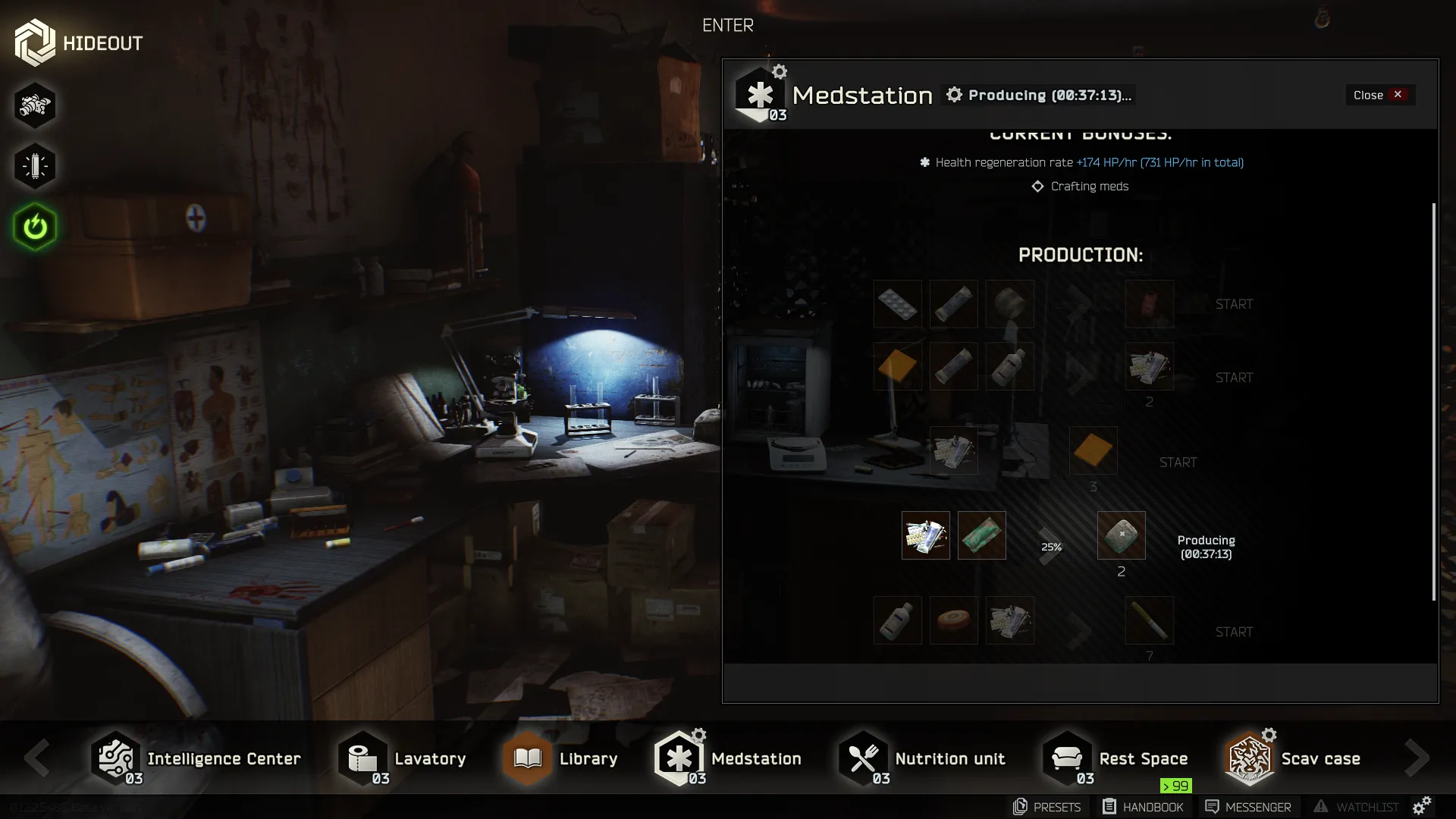Select the Lavatory module

click(402, 758)
